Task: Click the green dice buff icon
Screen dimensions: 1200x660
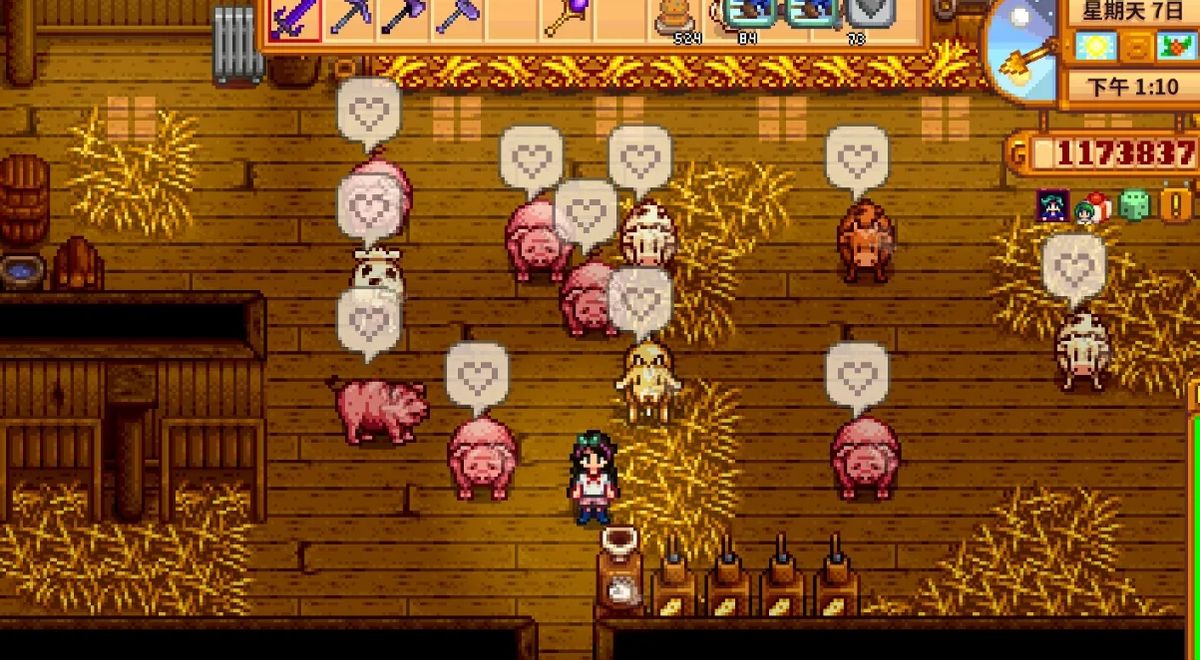Action: pos(1134,206)
